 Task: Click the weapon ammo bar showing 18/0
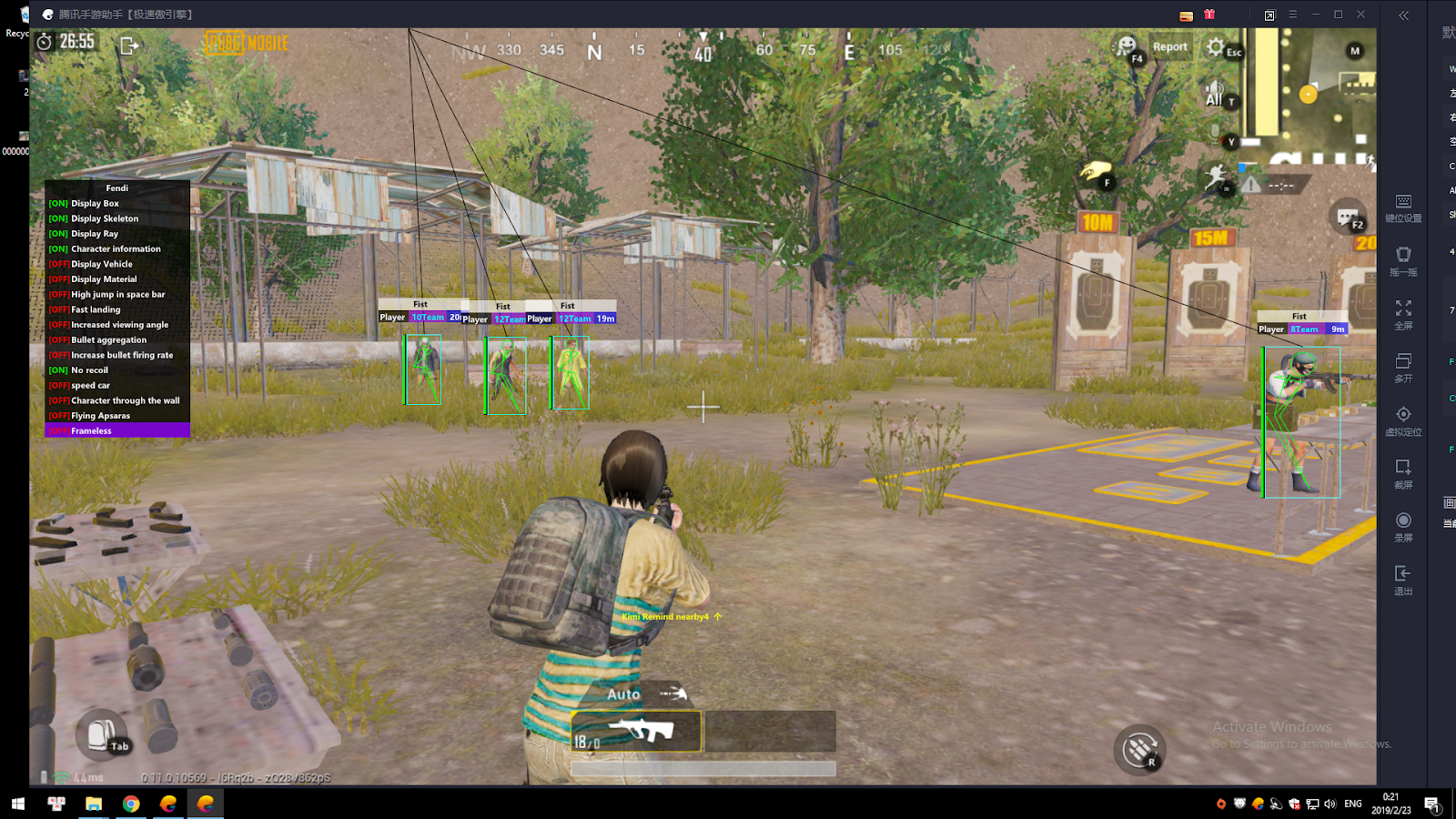[x=637, y=730]
